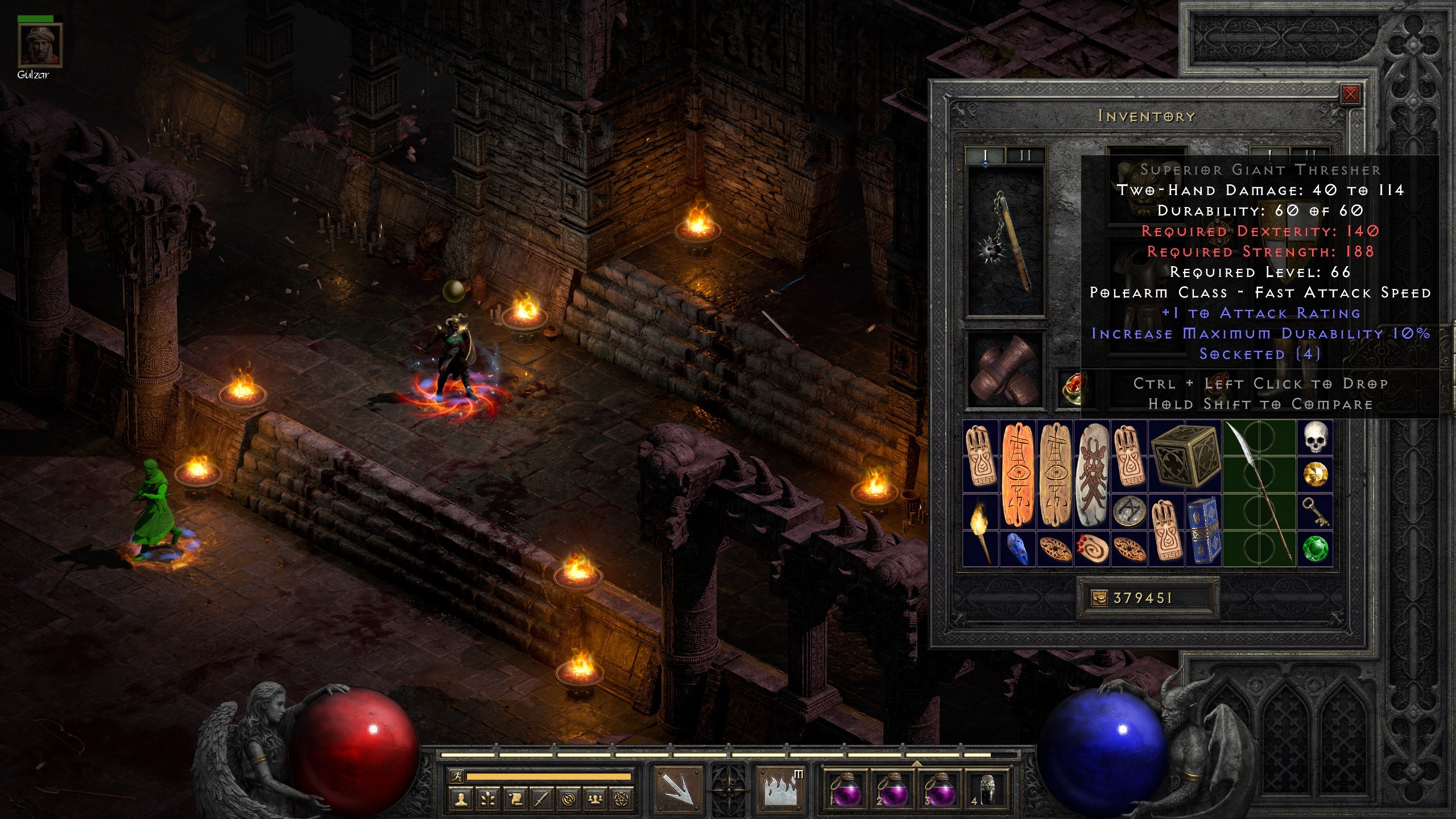Close the Inventory panel
This screenshot has width=1456, height=819.
coord(1350,94)
